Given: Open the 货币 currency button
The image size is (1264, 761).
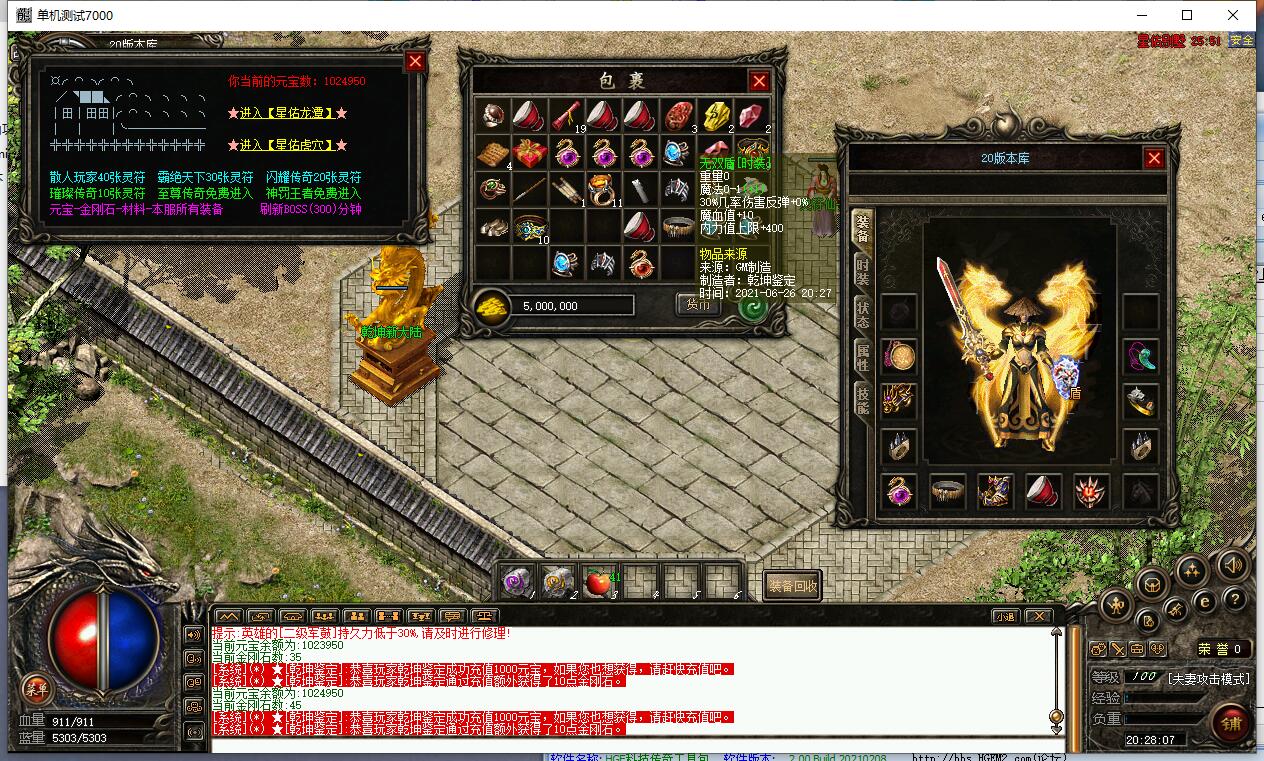Looking at the screenshot, I should pyautogui.click(x=699, y=305).
